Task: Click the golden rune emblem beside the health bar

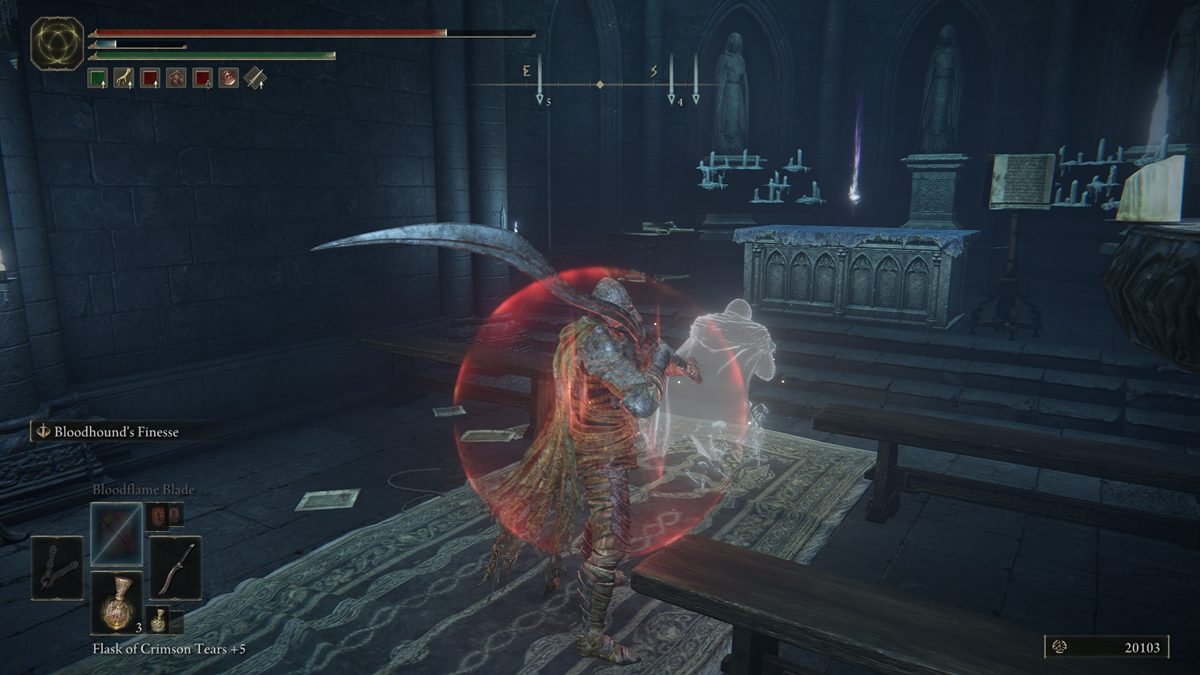Action: pyautogui.click(x=57, y=44)
